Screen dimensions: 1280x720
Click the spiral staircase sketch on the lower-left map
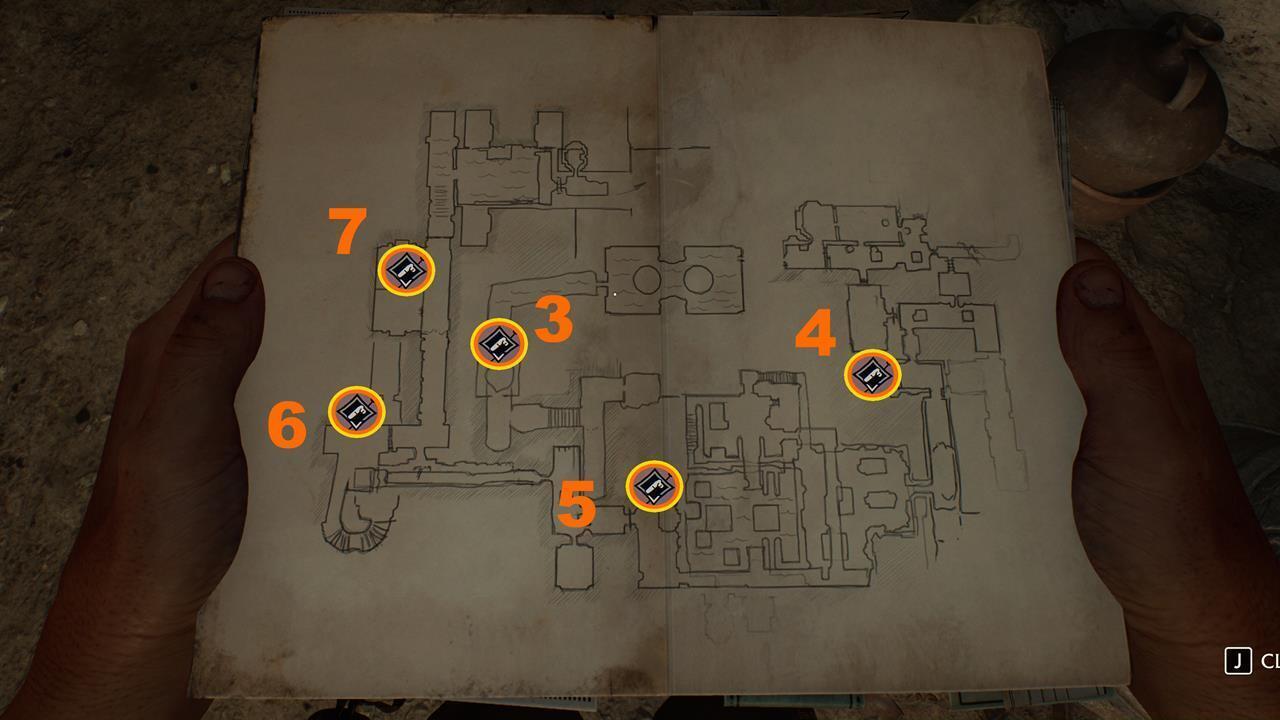(354, 534)
